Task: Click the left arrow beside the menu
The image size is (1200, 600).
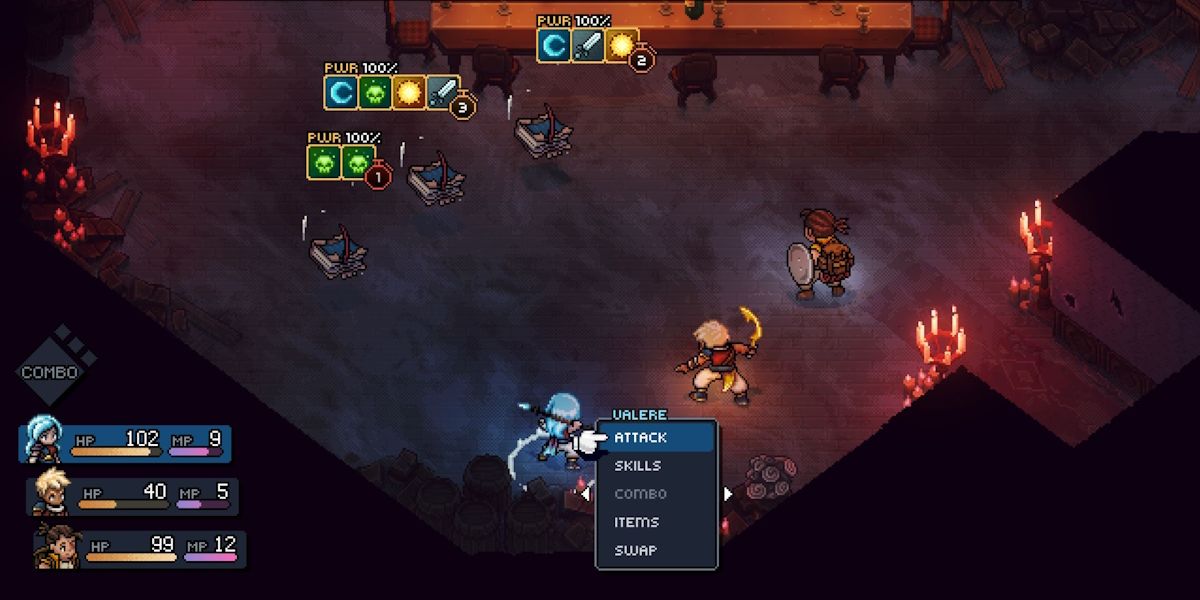Action: tap(585, 493)
